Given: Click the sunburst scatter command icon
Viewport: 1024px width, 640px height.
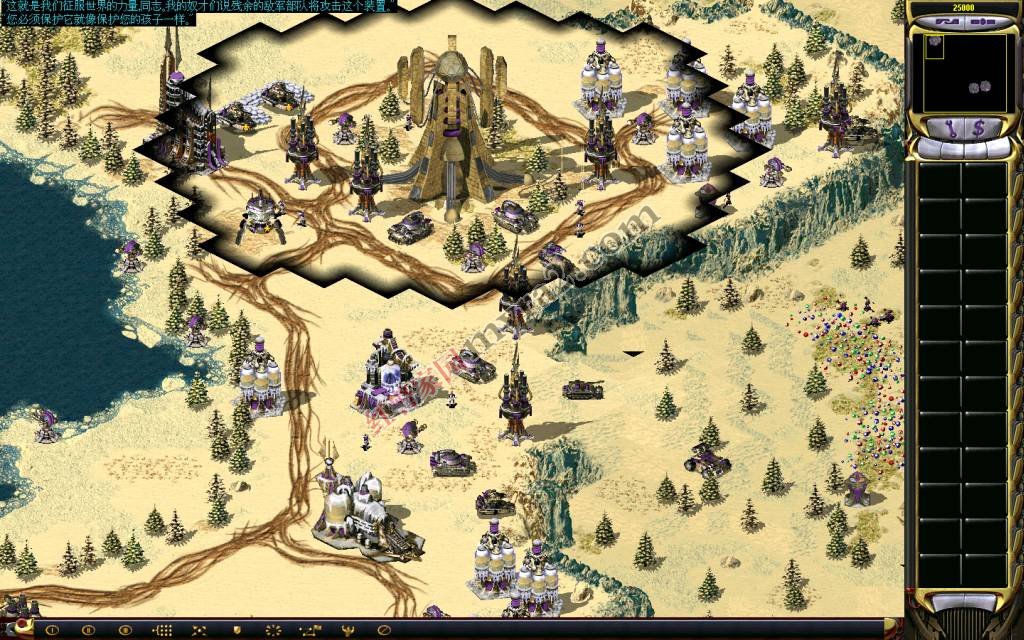Looking at the screenshot, I should 272,630.
